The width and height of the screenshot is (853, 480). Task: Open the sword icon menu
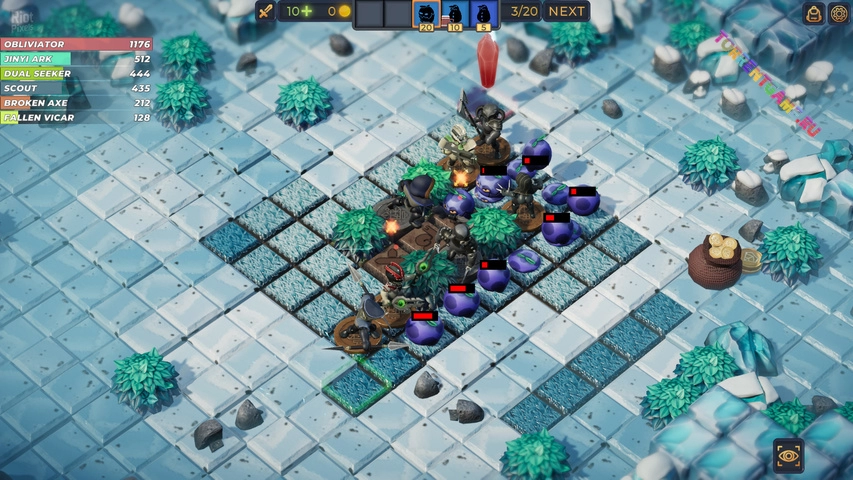point(265,12)
